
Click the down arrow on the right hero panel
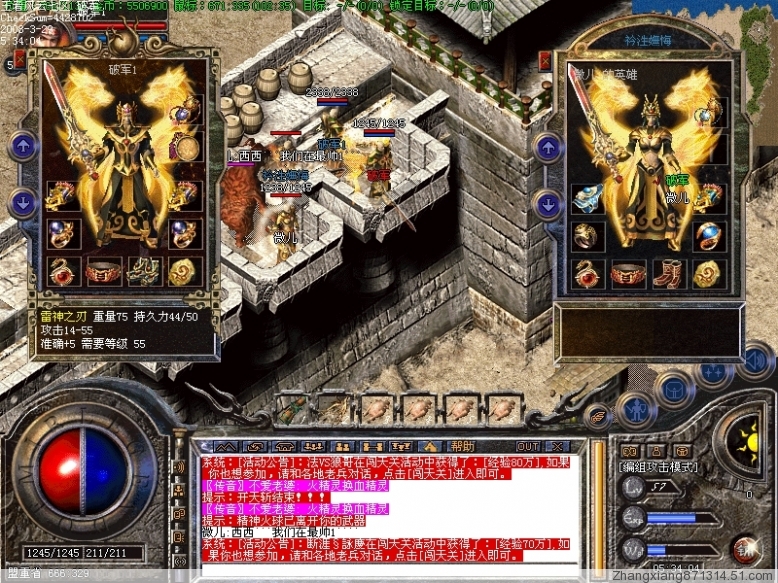click(548, 205)
